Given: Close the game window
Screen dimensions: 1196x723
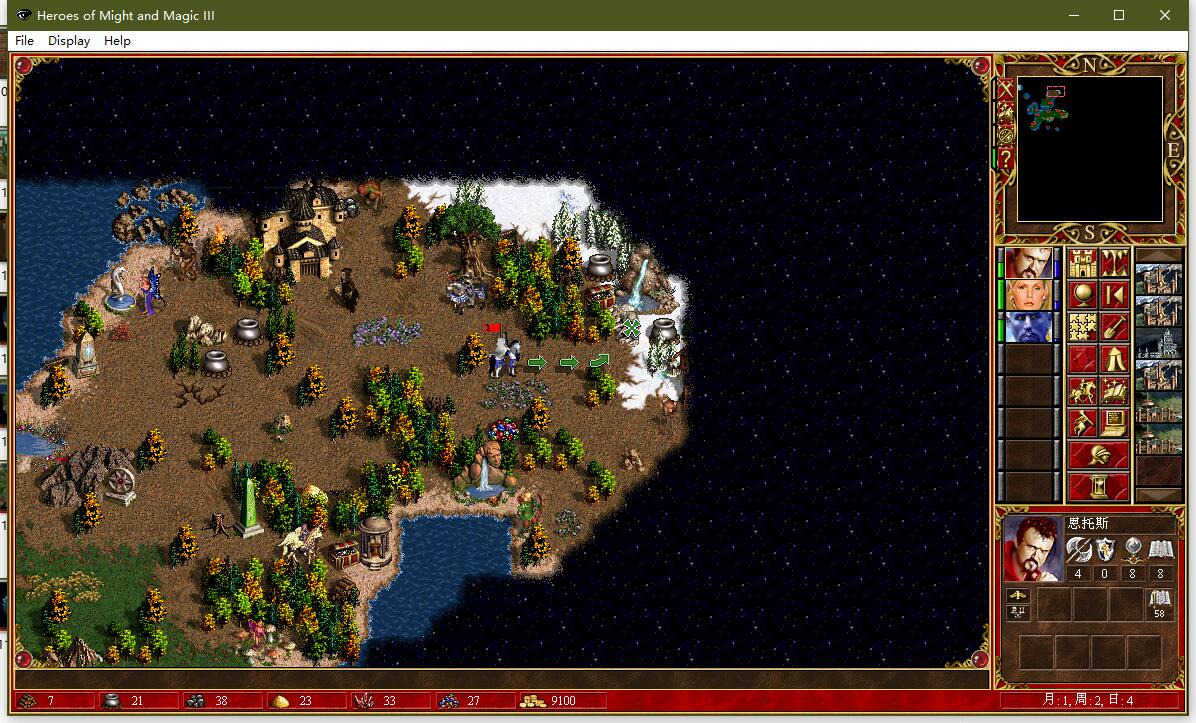Looking at the screenshot, I should point(1165,15).
